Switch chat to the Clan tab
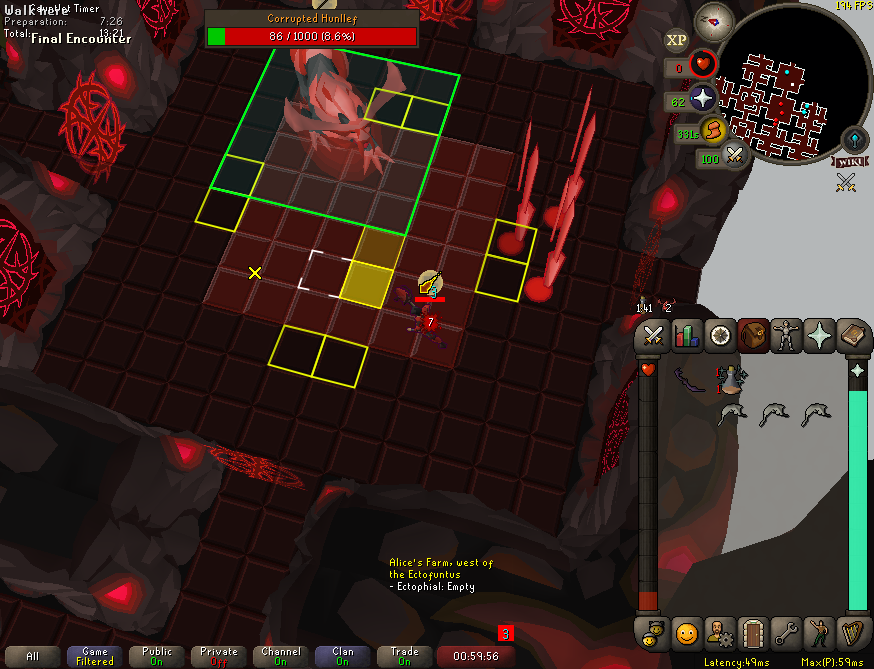The height and width of the screenshot is (669, 874). (x=343, y=656)
